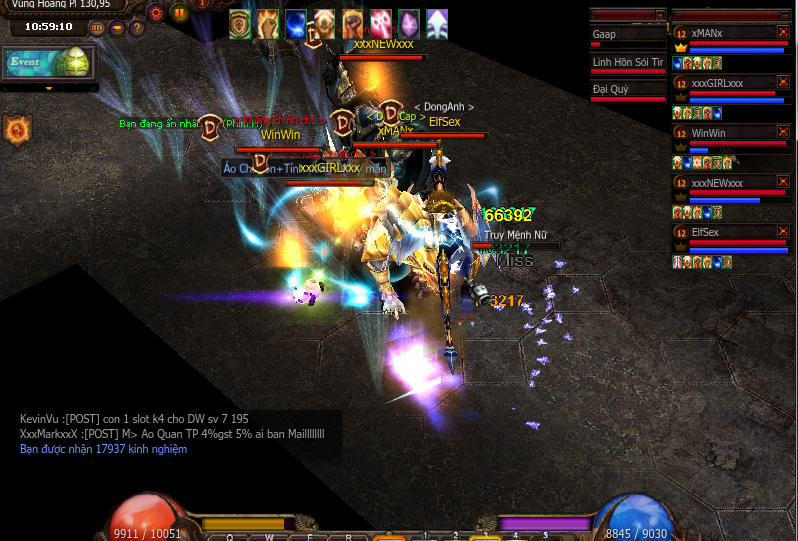Hit the orange pause button
Screen dimensions: 798x541
(x=180, y=13)
